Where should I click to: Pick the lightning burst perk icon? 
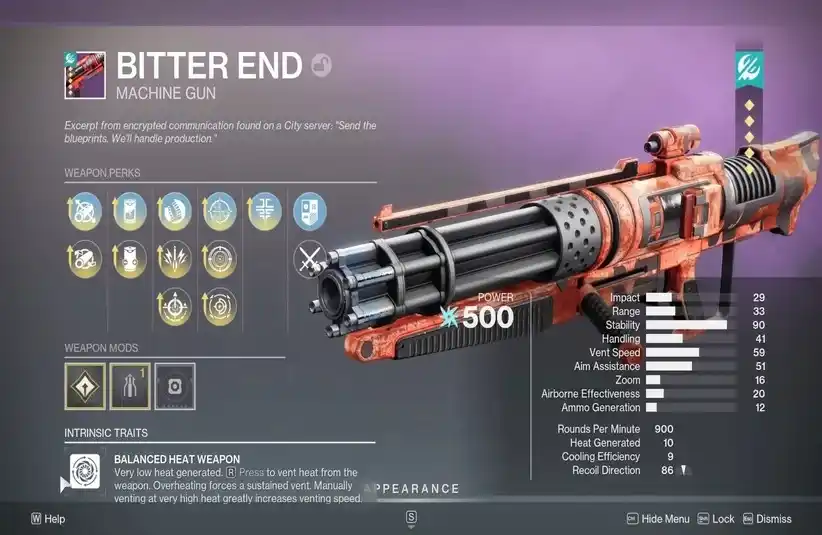pyautogui.click(x=175, y=258)
